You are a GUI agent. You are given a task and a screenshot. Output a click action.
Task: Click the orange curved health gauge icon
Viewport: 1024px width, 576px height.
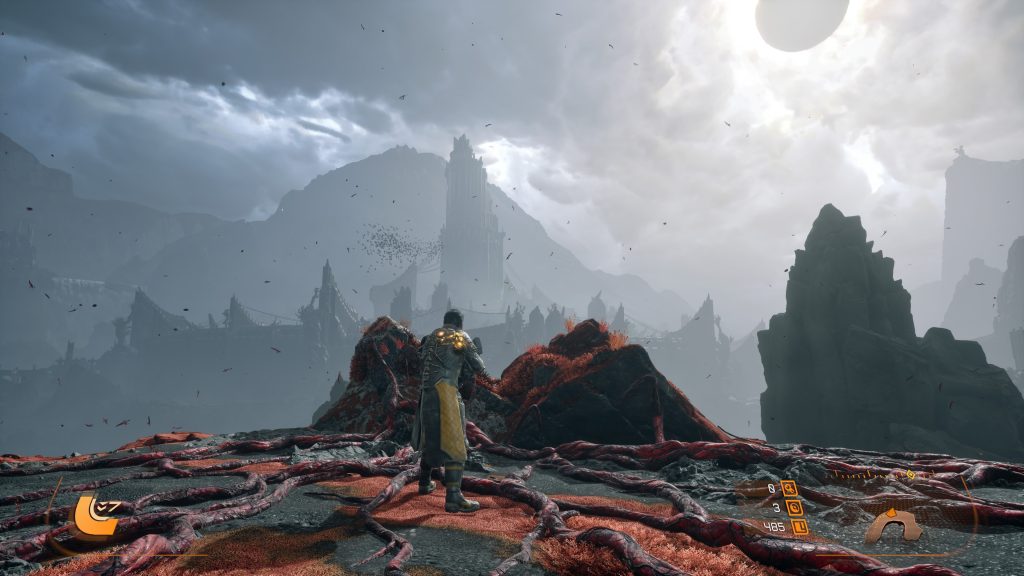click(x=92, y=514)
